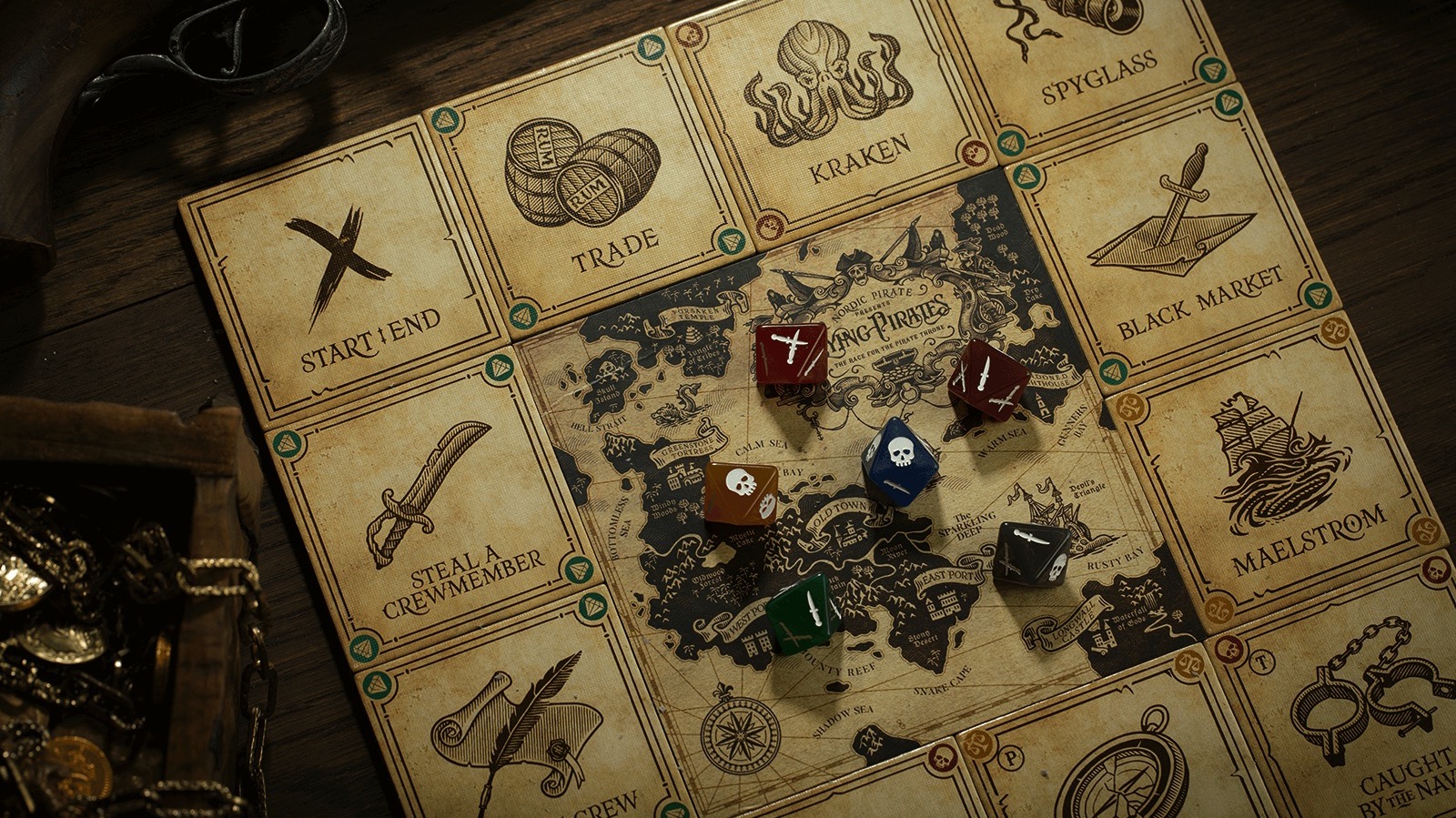Select the green dagger die
Image resolution: width=1456 pixels, height=818 pixels.
click(x=803, y=612)
